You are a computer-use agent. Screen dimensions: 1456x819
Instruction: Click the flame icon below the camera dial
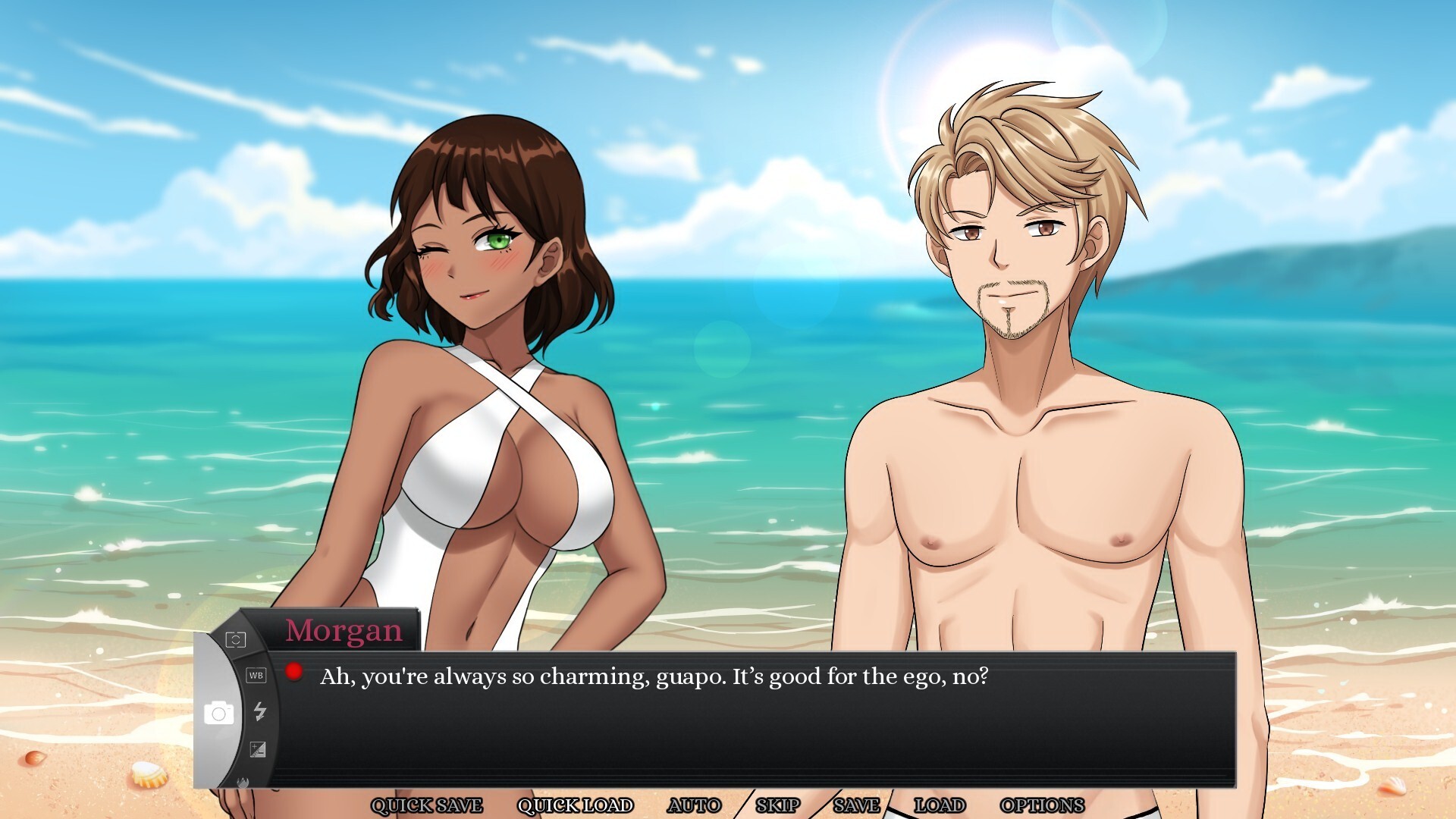pyautogui.click(x=243, y=782)
